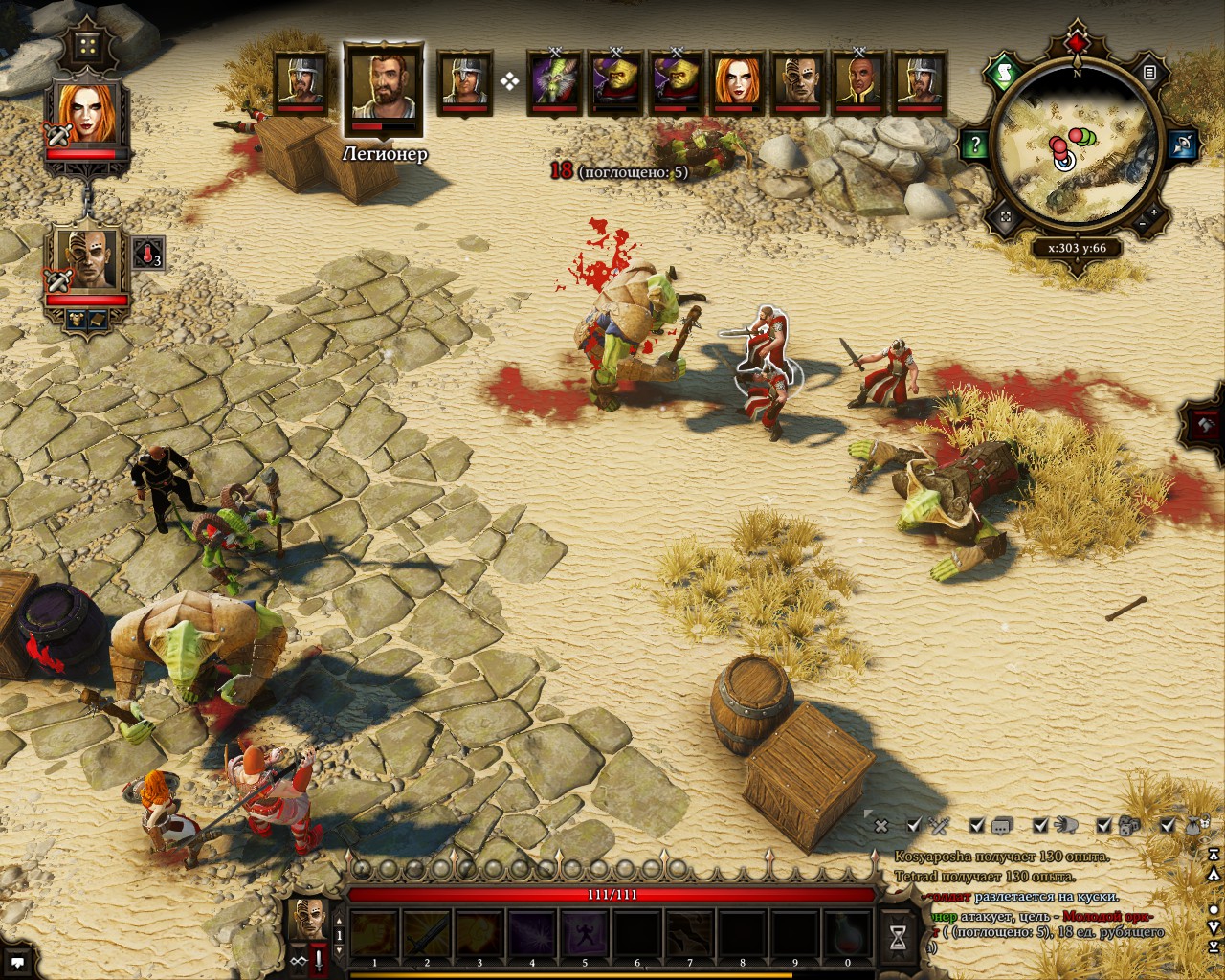The width and height of the screenshot is (1225, 980).
Task: Toggle the crossed swords combat log filter
Action: tap(940, 825)
